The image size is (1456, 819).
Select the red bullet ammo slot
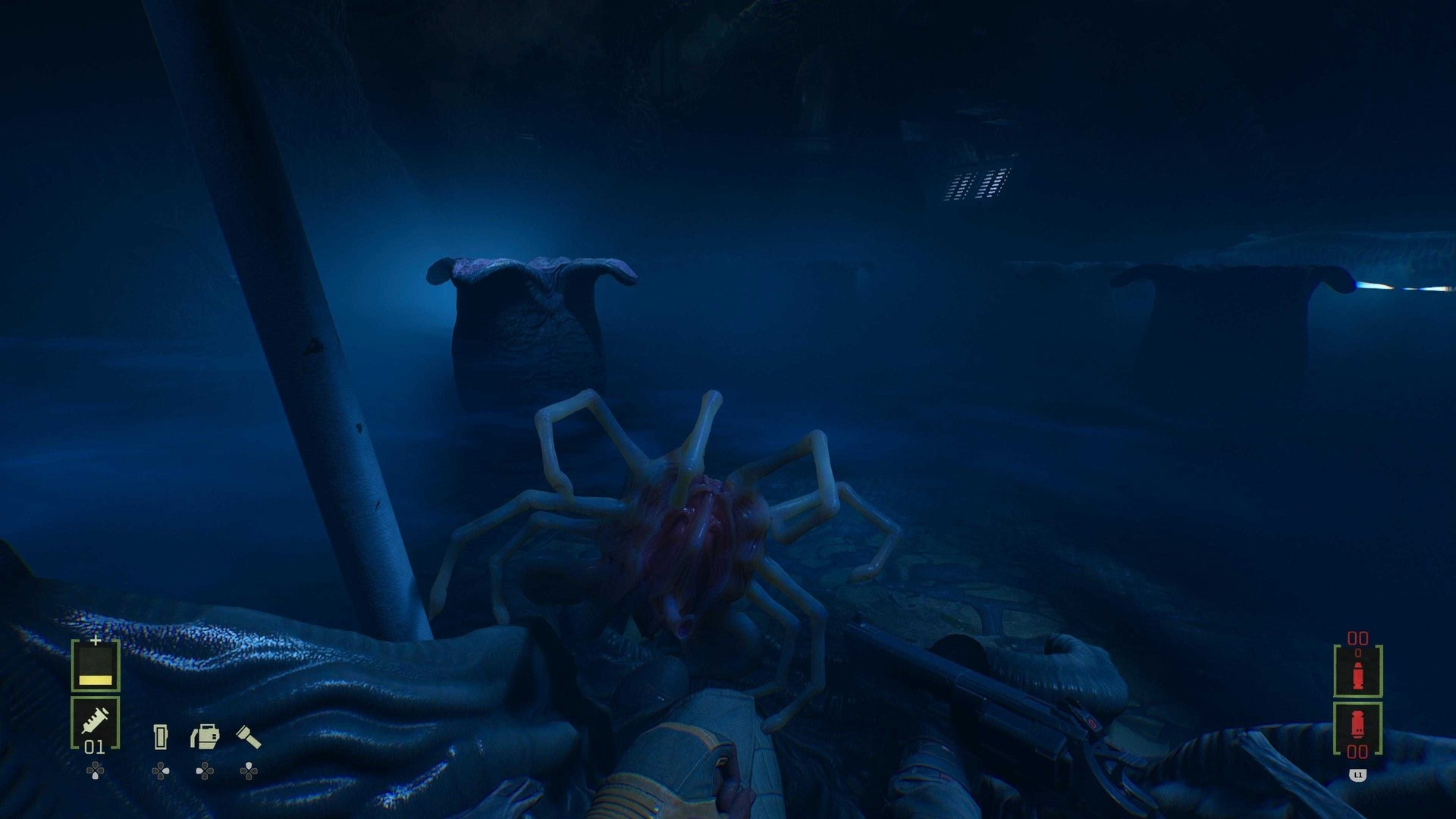(1357, 670)
